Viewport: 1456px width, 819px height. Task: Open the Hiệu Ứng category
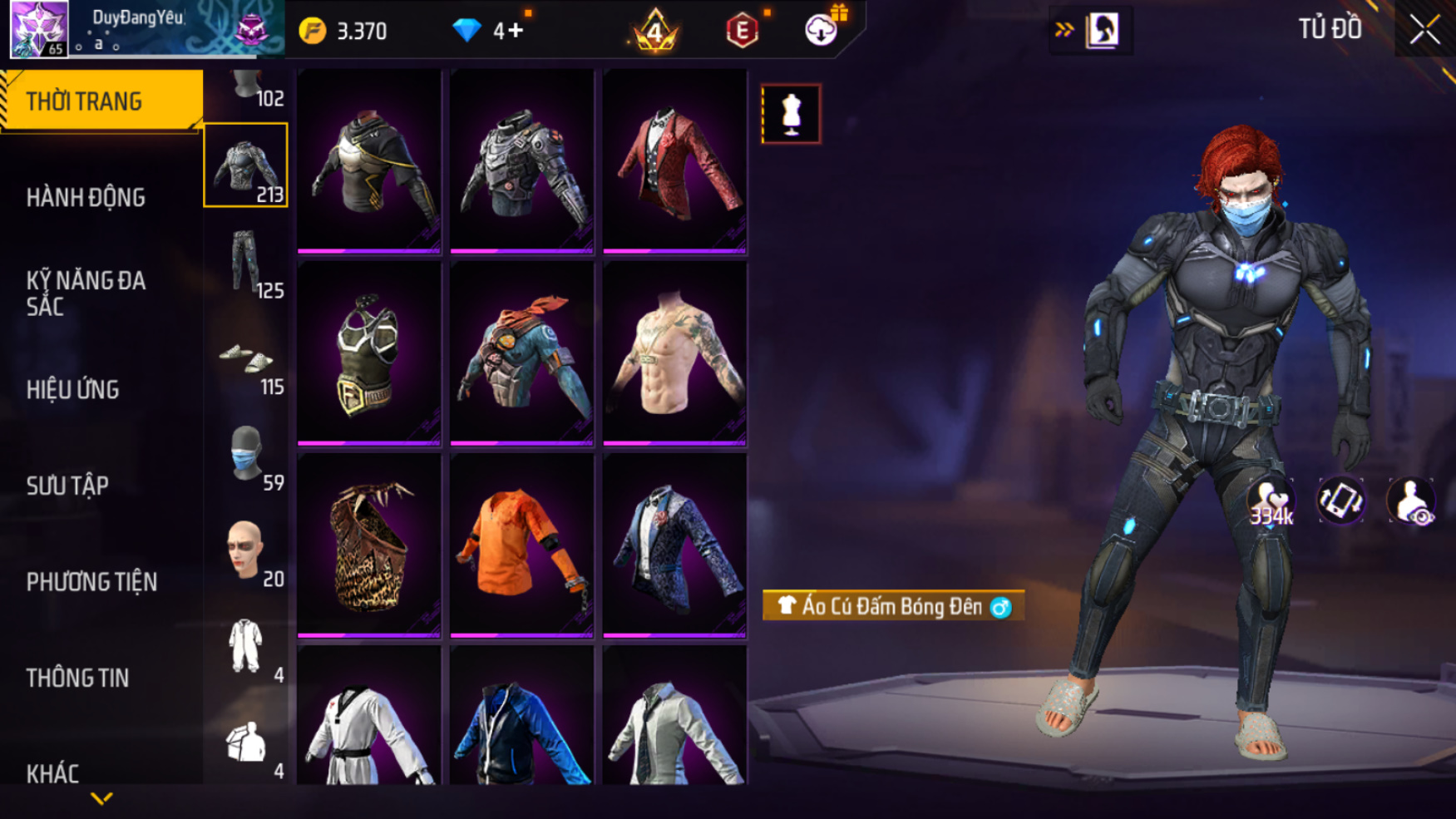73,389
